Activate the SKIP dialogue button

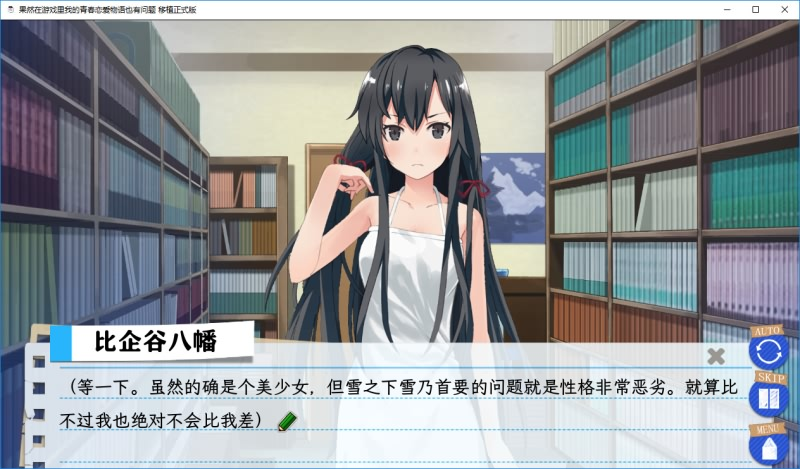point(769,399)
